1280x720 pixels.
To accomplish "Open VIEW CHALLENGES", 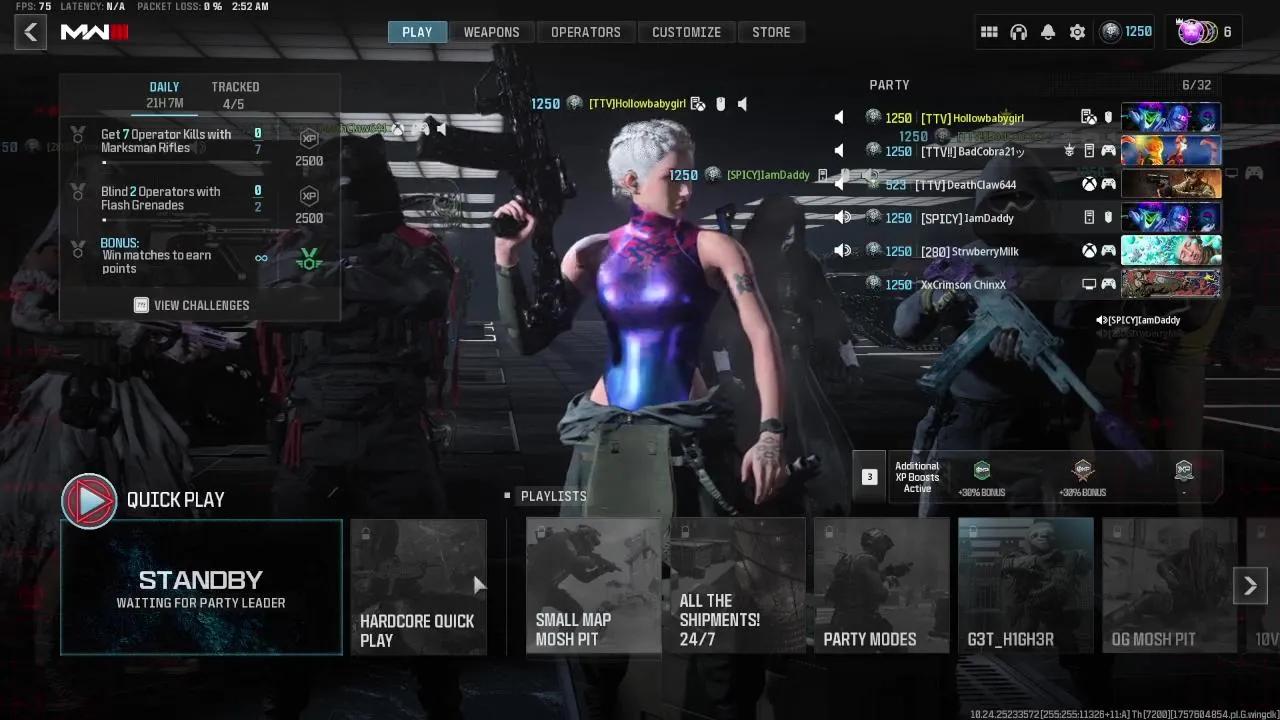I will click(190, 305).
